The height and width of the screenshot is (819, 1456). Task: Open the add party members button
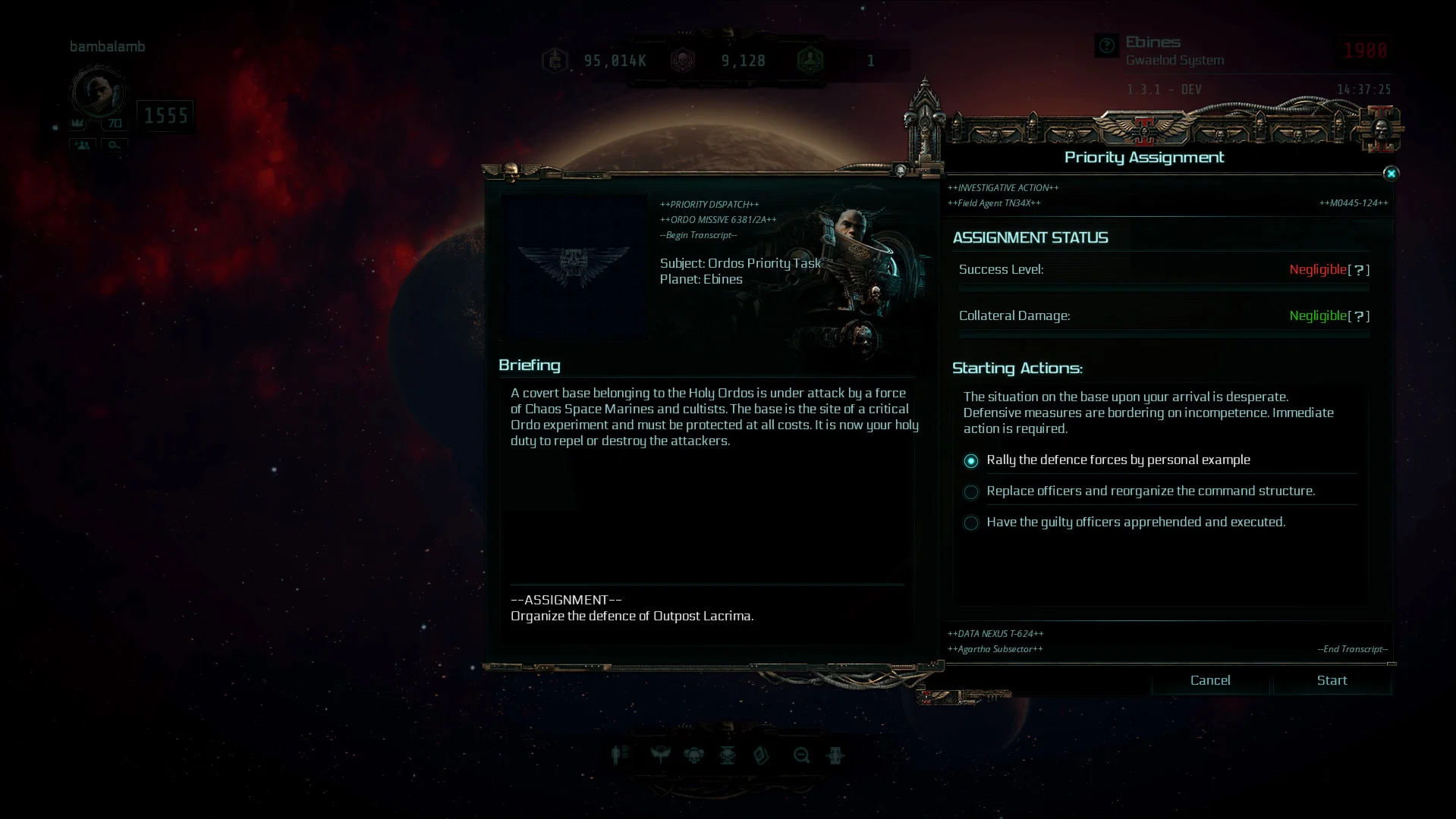pyautogui.click(x=83, y=145)
